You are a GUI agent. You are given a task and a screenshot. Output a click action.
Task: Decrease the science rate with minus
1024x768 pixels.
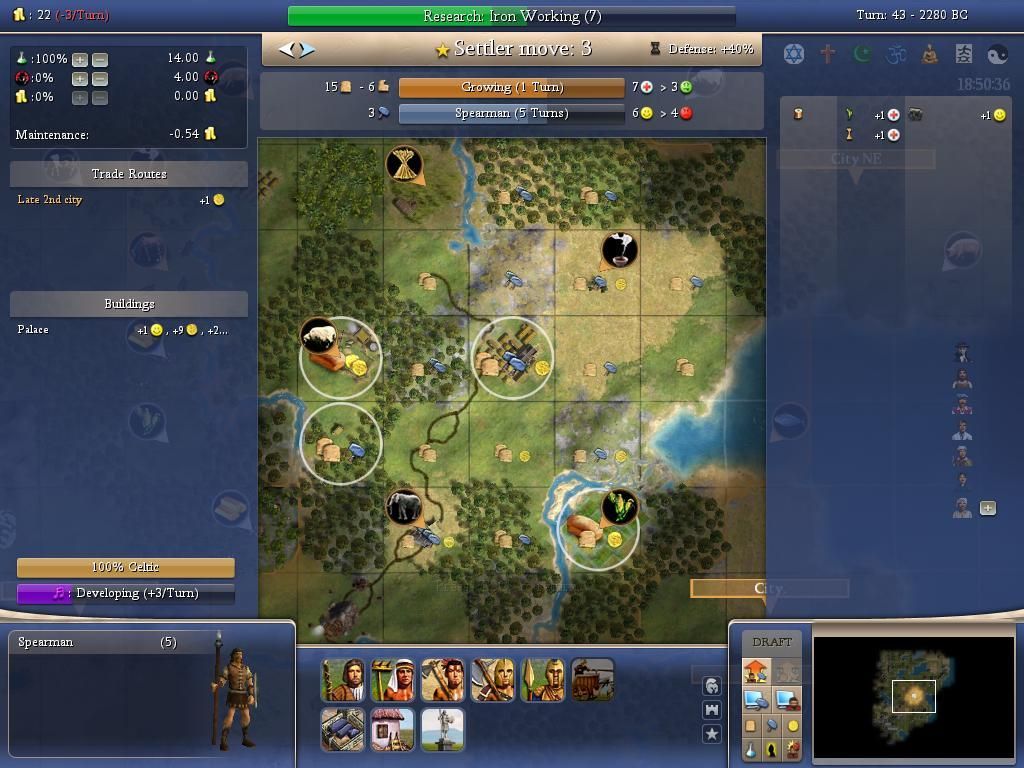pos(100,59)
